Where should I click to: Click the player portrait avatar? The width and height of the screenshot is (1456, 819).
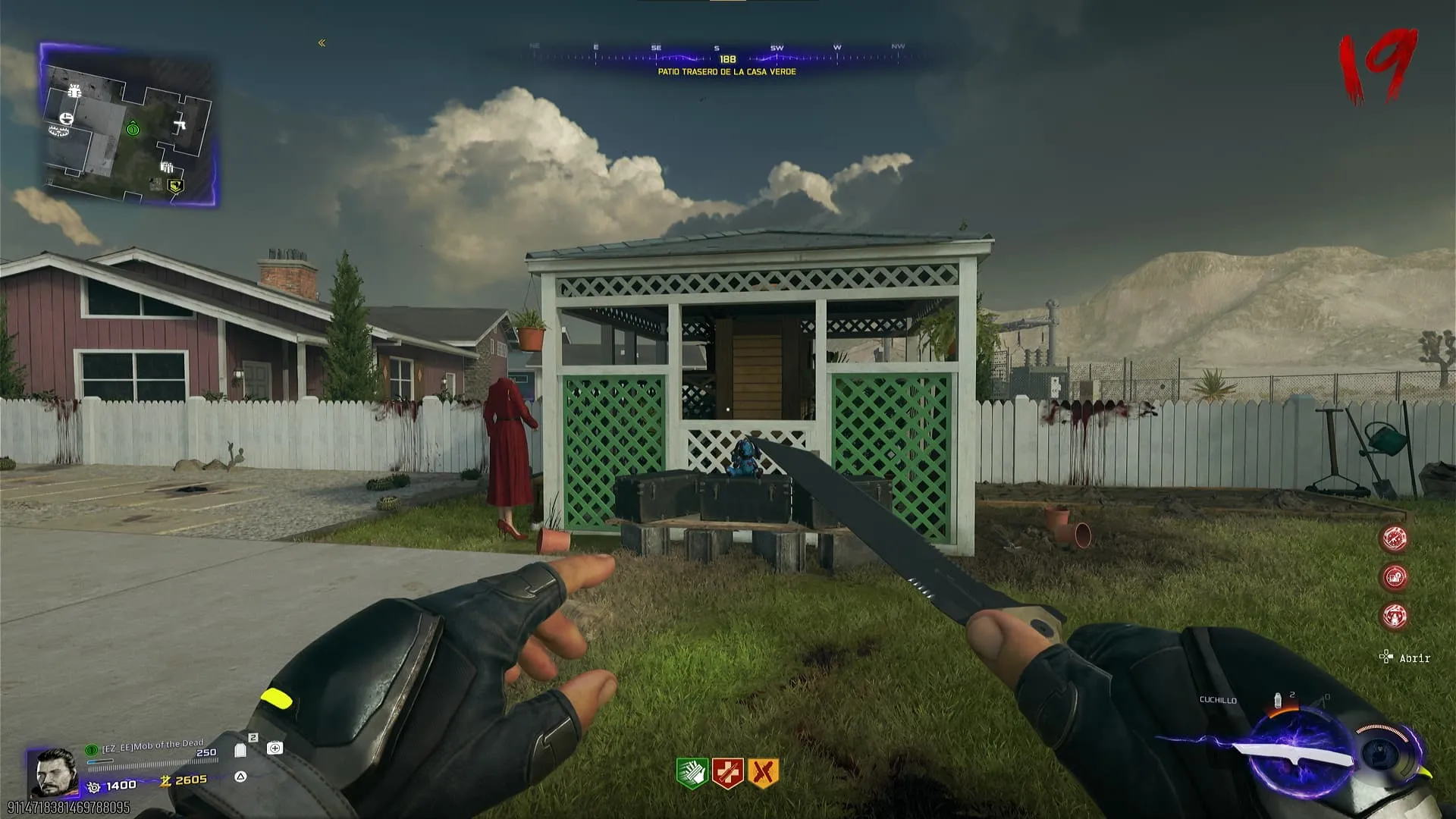pyautogui.click(x=55, y=771)
